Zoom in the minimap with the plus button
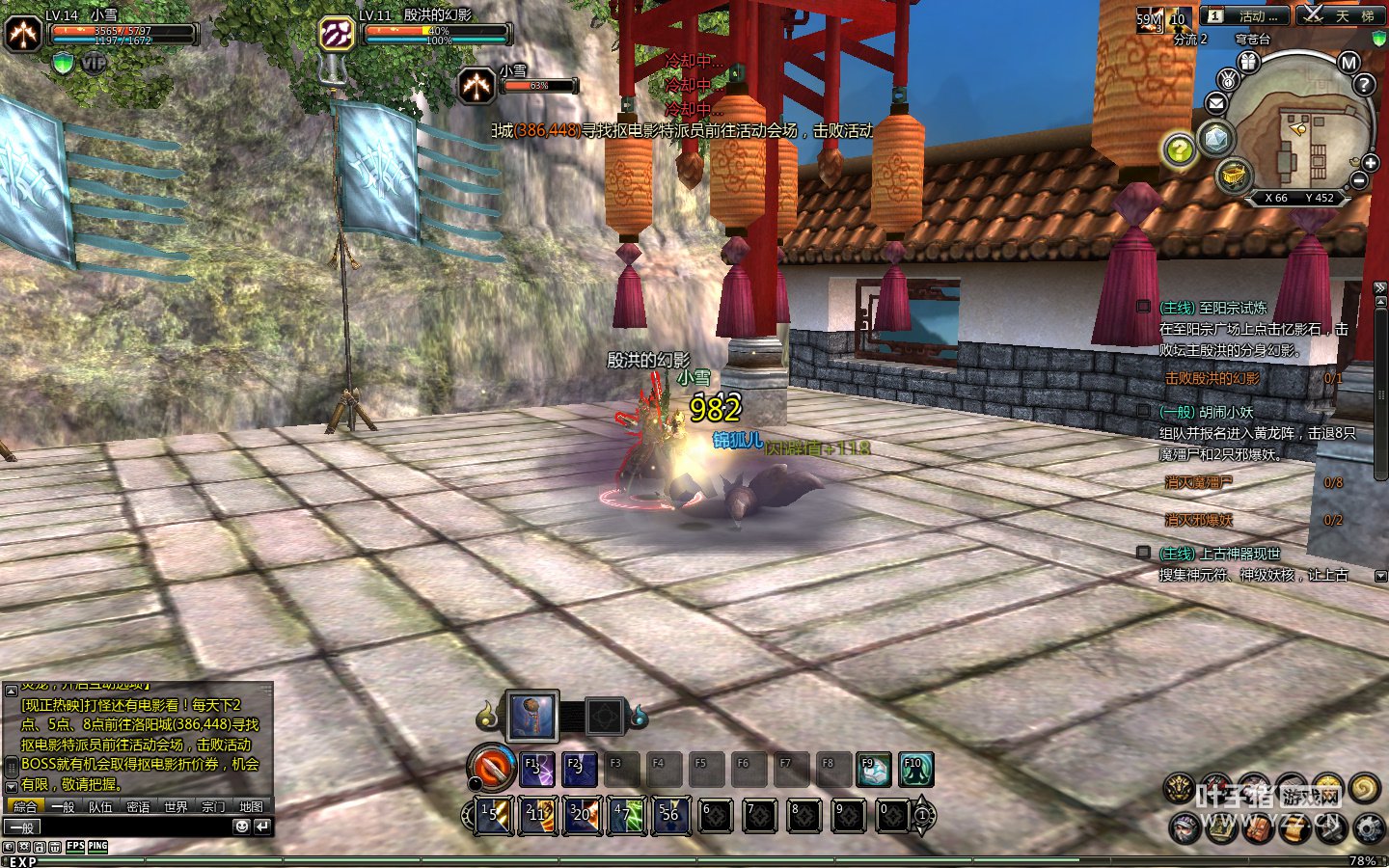The width and height of the screenshot is (1389, 868). coord(1371,163)
